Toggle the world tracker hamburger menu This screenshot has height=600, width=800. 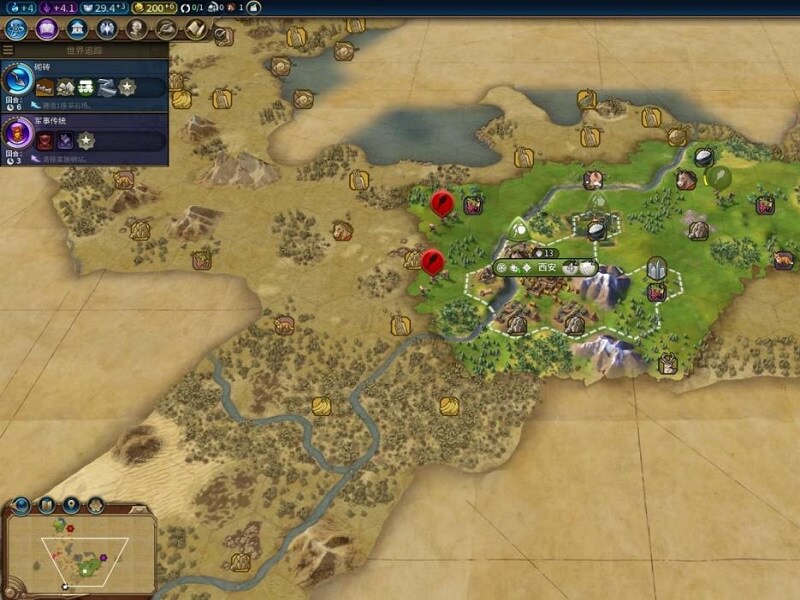pos(8,50)
